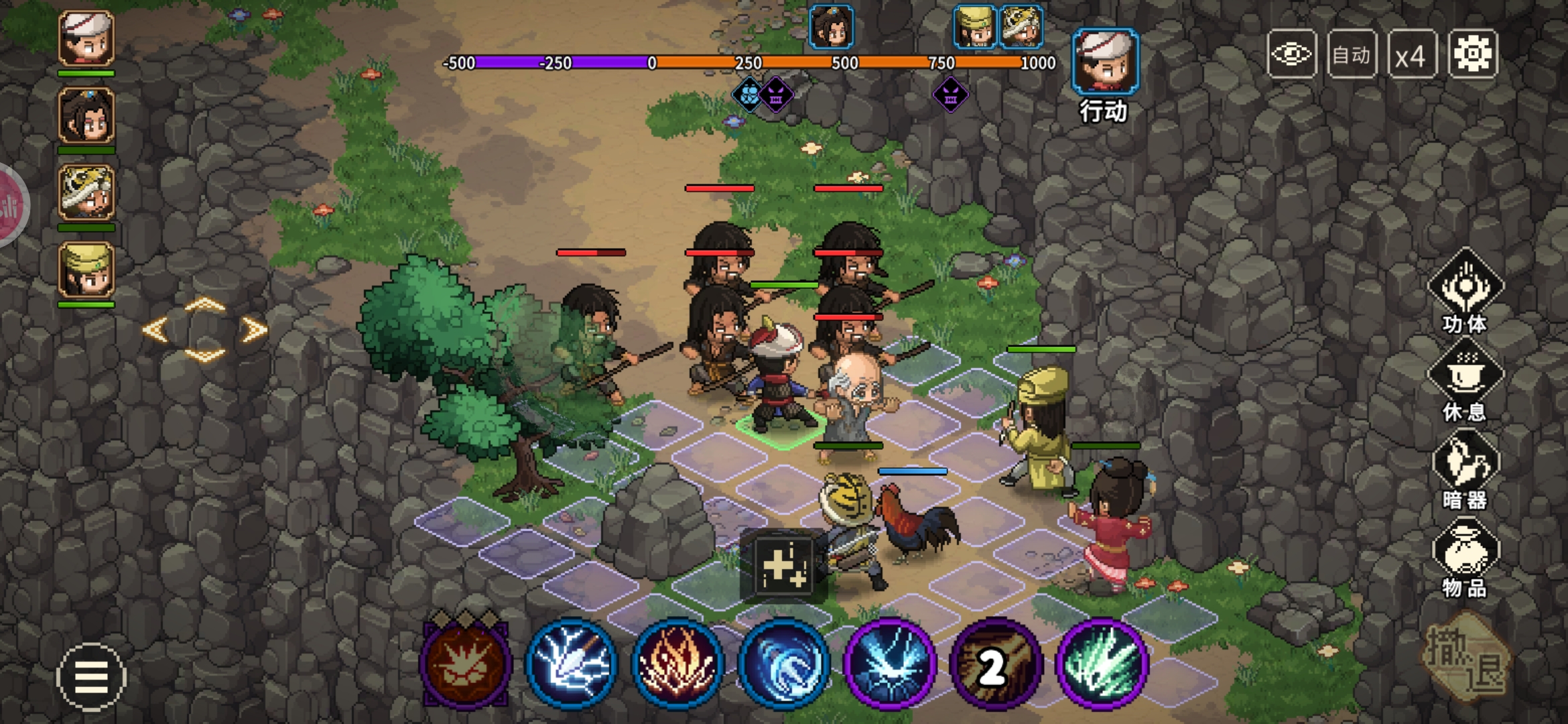Open the 物品 items bag
The width and height of the screenshot is (1568, 724).
(1465, 558)
